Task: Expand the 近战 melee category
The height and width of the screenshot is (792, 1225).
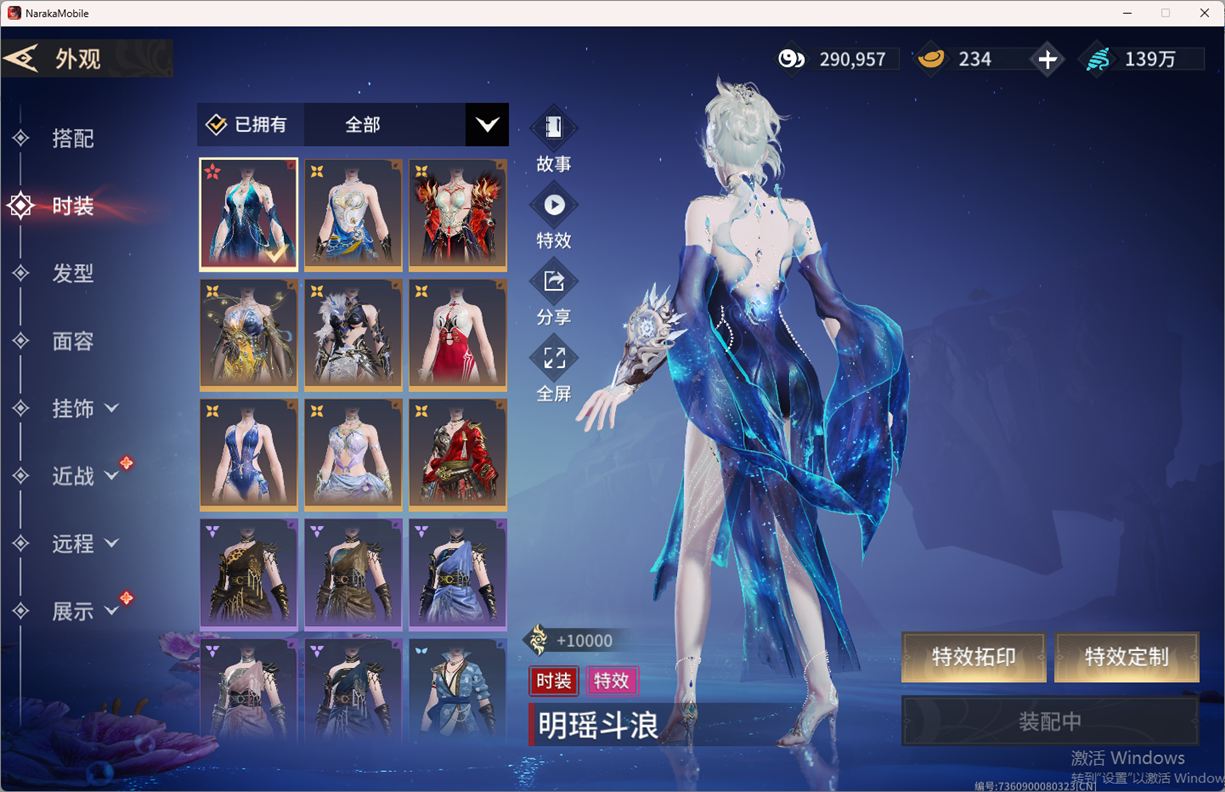Action: click(84, 476)
